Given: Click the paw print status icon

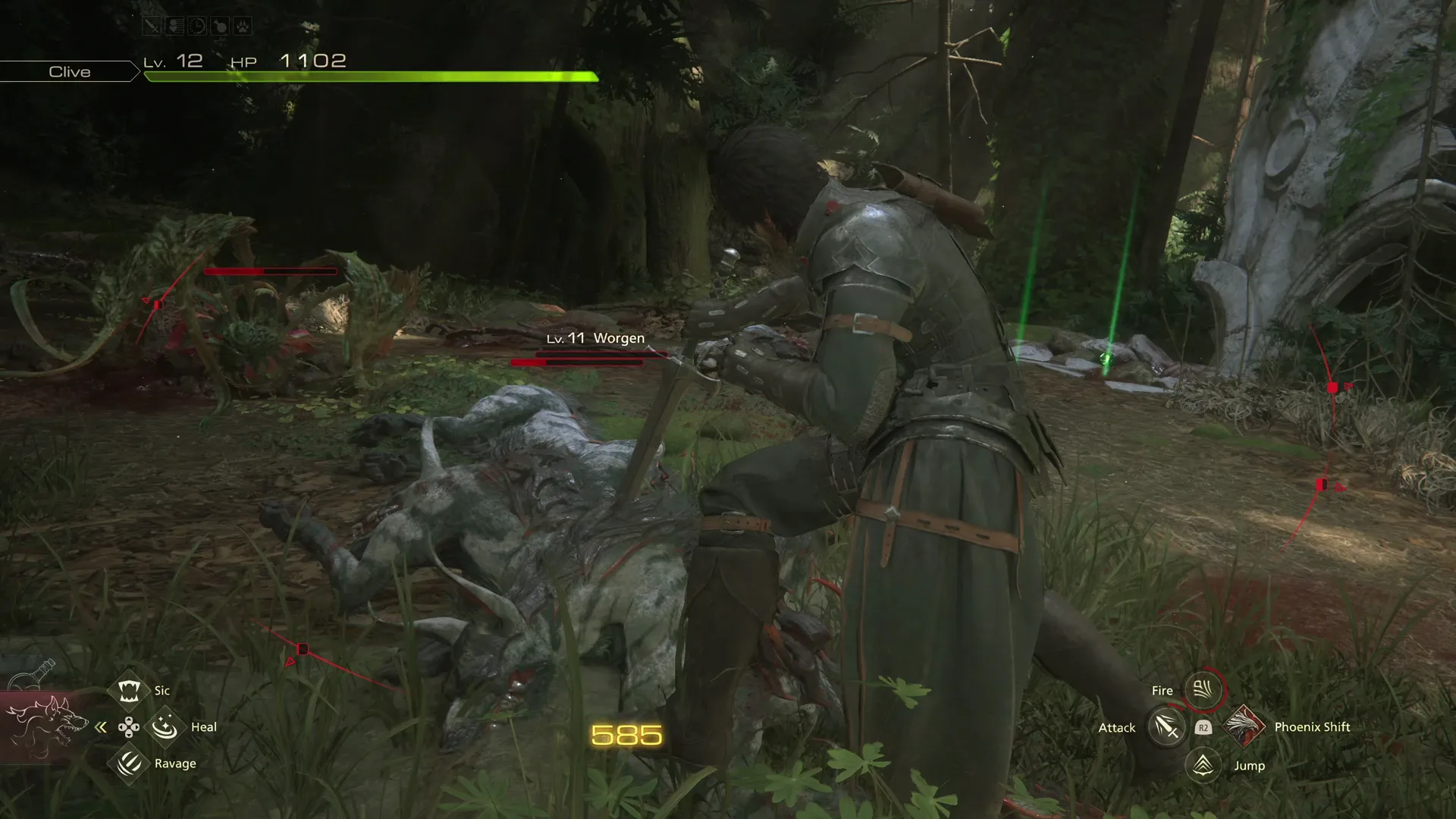Looking at the screenshot, I should [x=243, y=27].
